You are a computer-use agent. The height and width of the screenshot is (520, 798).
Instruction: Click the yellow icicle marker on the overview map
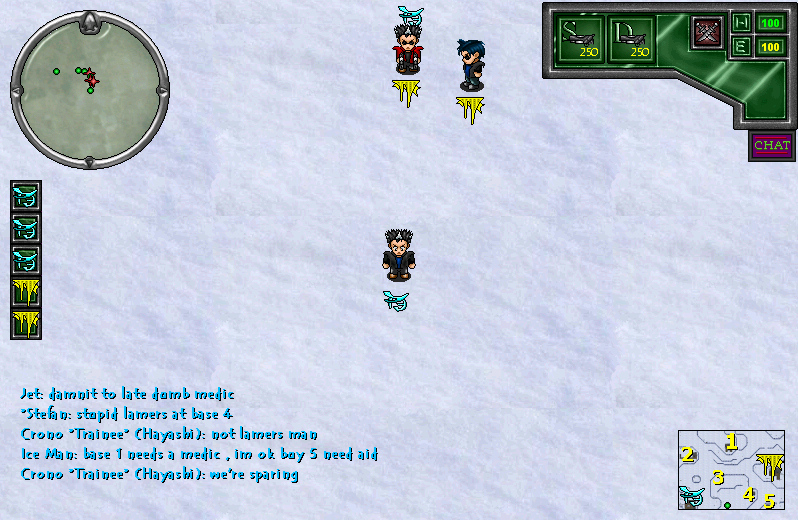(x=770, y=467)
